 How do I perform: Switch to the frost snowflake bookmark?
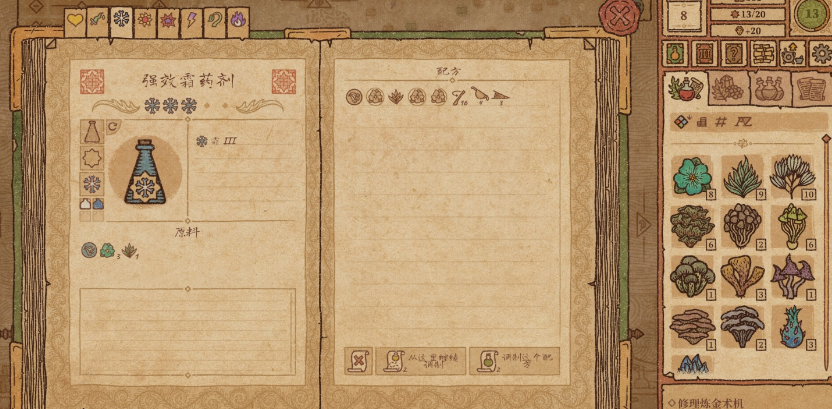pyautogui.click(x=121, y=20)
